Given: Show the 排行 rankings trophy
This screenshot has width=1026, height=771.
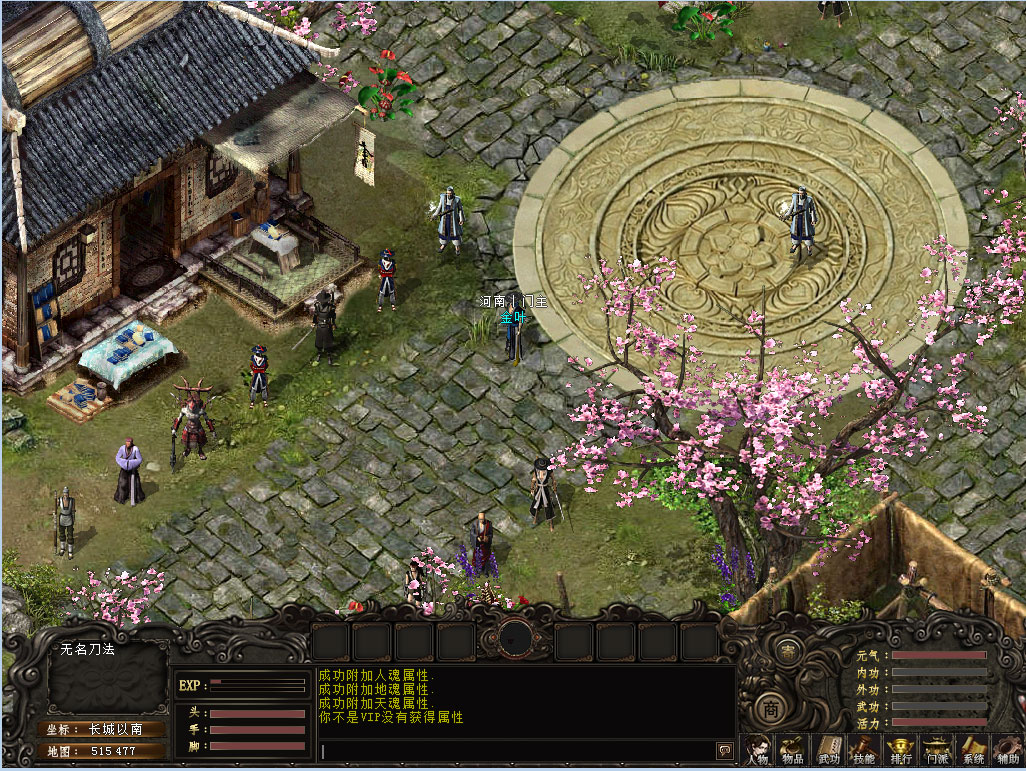Looking at the screenshot, I should tap(901, 751).
